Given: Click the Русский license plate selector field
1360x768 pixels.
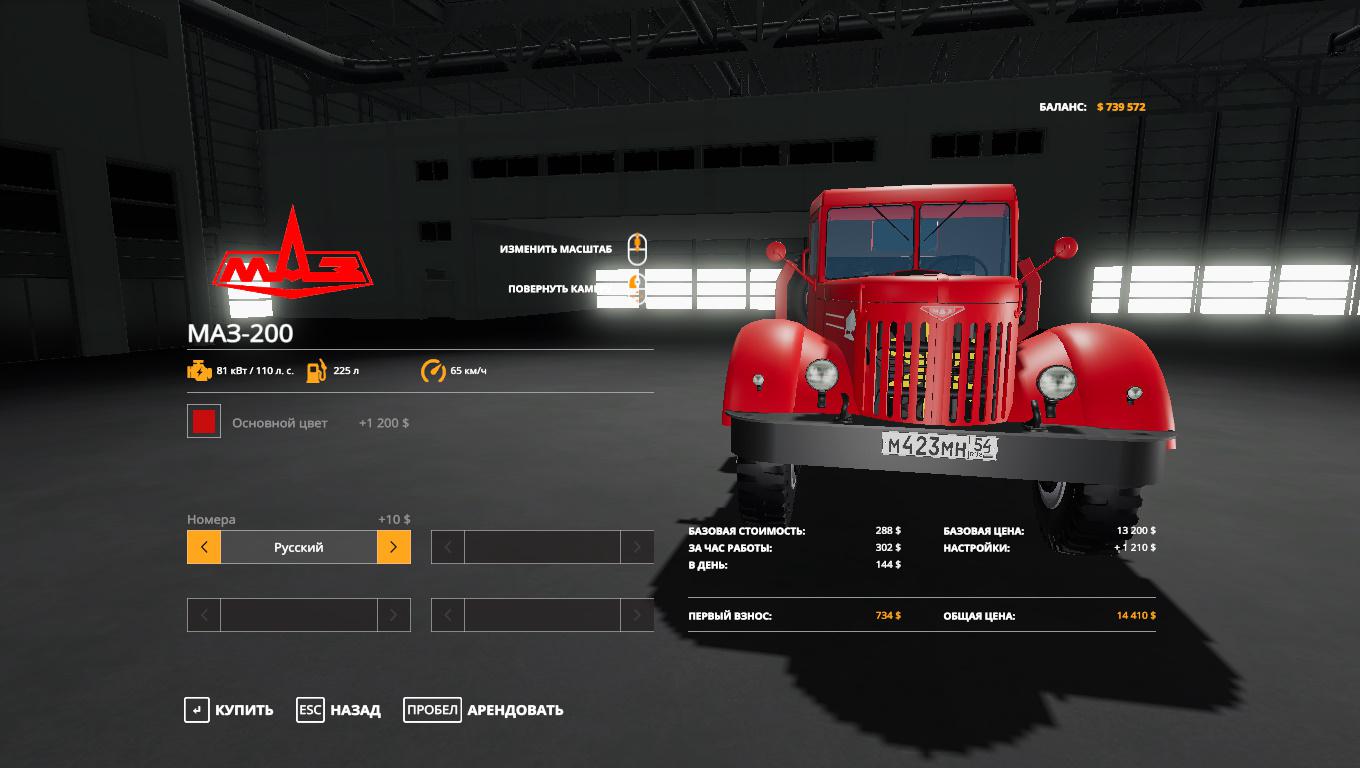Looking at the screenshot, I should (299, 547).
